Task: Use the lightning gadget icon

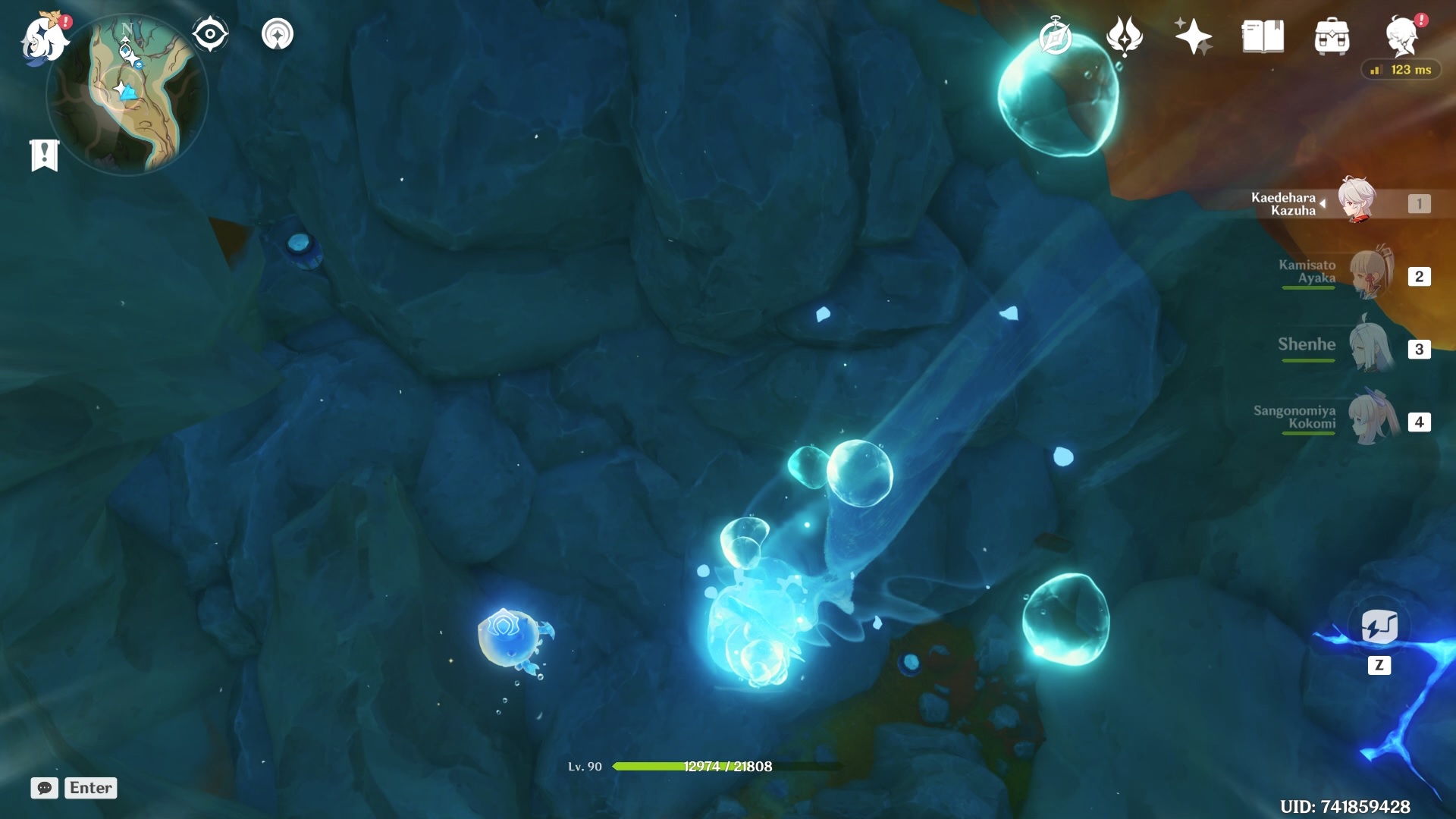Action: pyautogui.click(x=1379, y=628)
